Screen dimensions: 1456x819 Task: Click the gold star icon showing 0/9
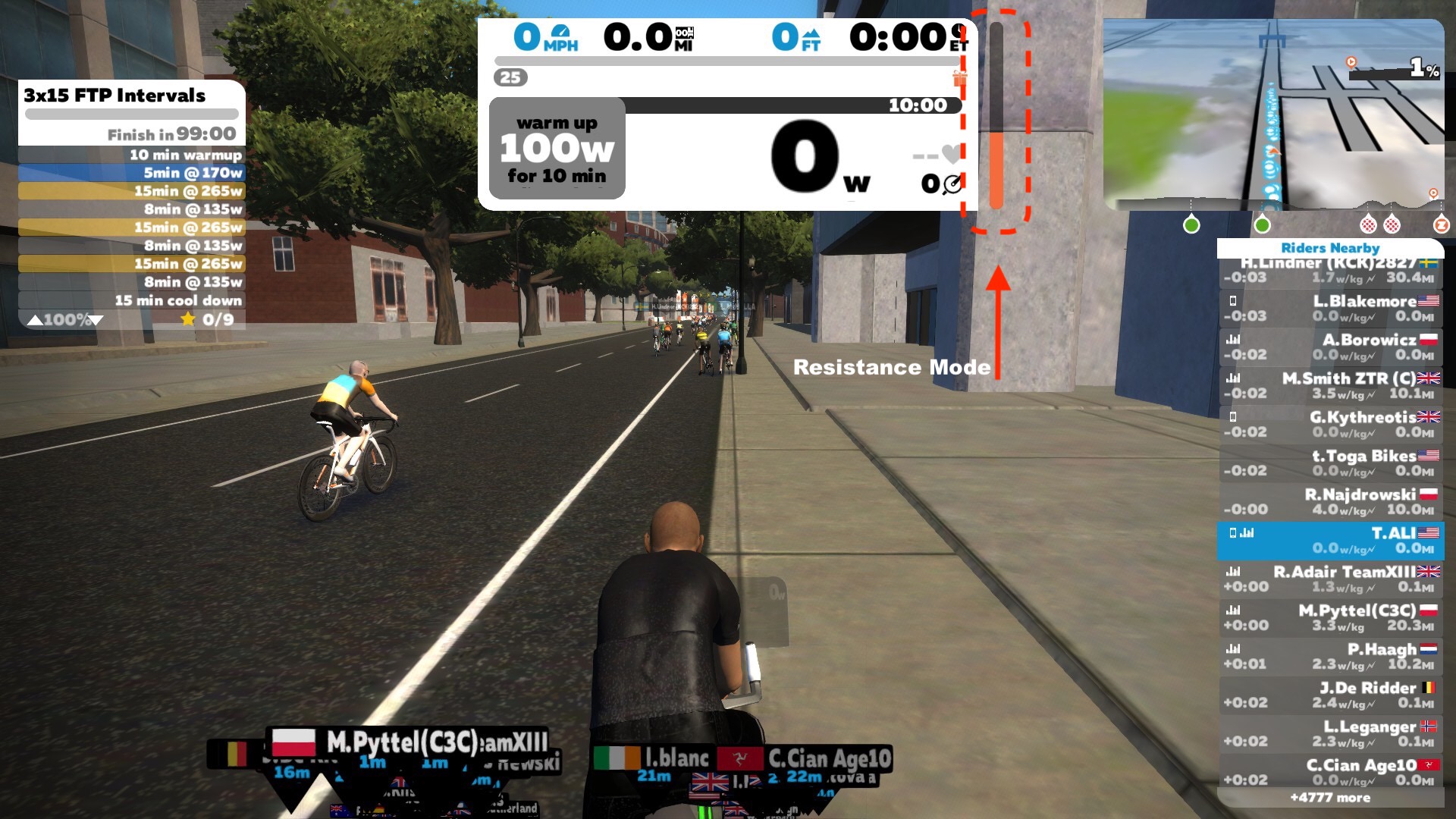(x=188, y=318)
